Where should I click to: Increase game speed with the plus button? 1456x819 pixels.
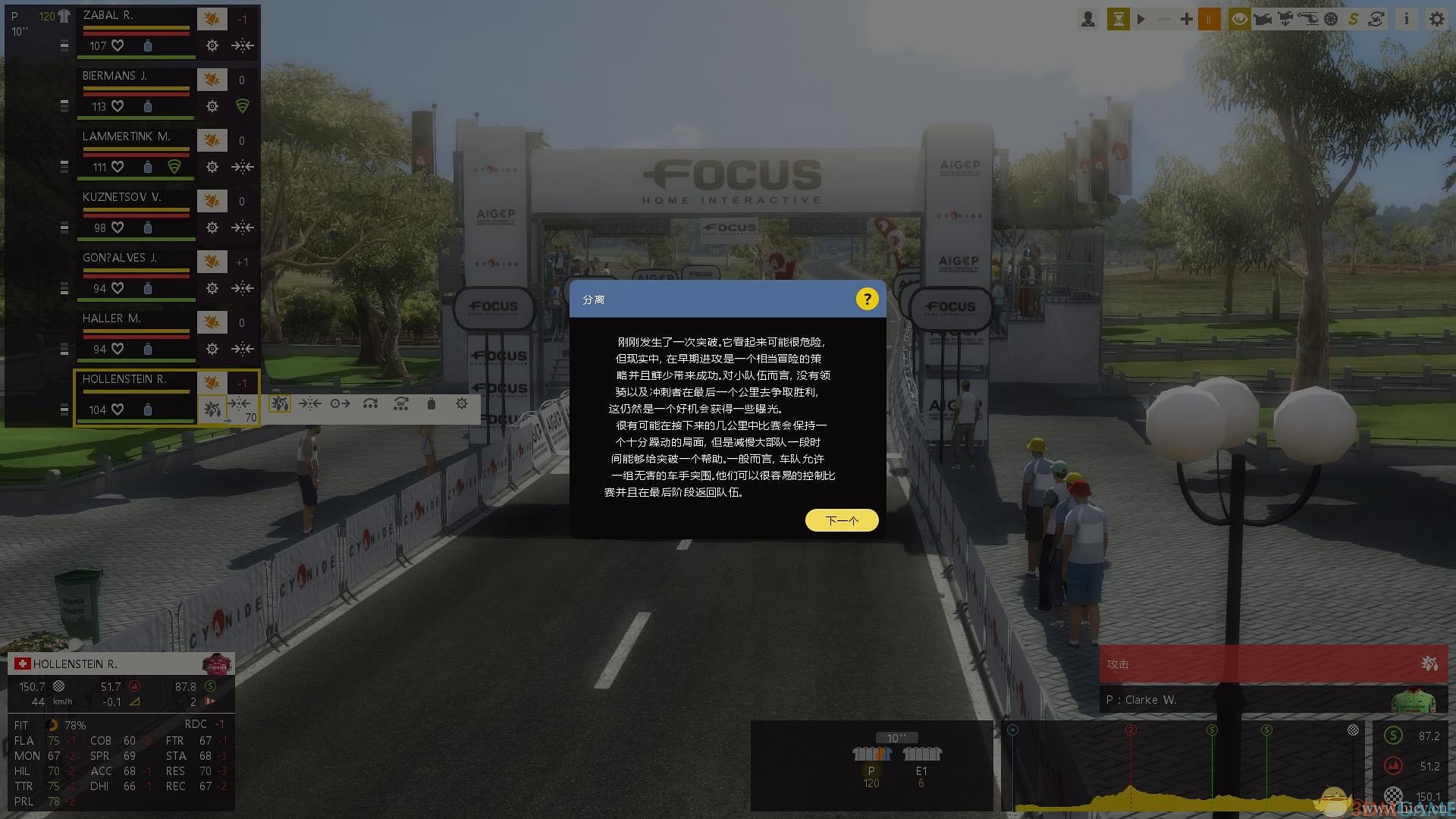[1186, 19]
